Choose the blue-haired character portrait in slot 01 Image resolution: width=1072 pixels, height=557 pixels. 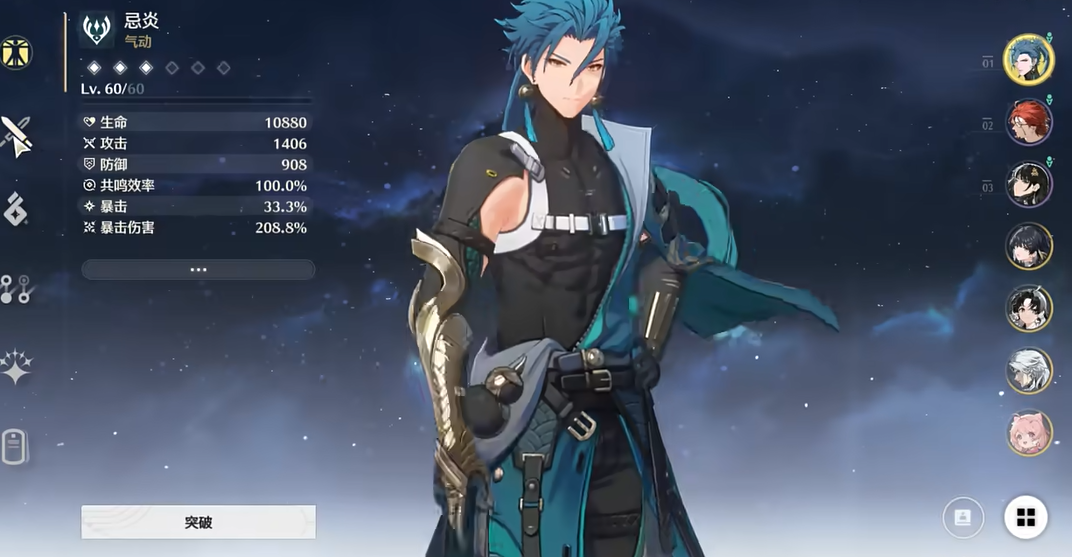coord(1028,60)
